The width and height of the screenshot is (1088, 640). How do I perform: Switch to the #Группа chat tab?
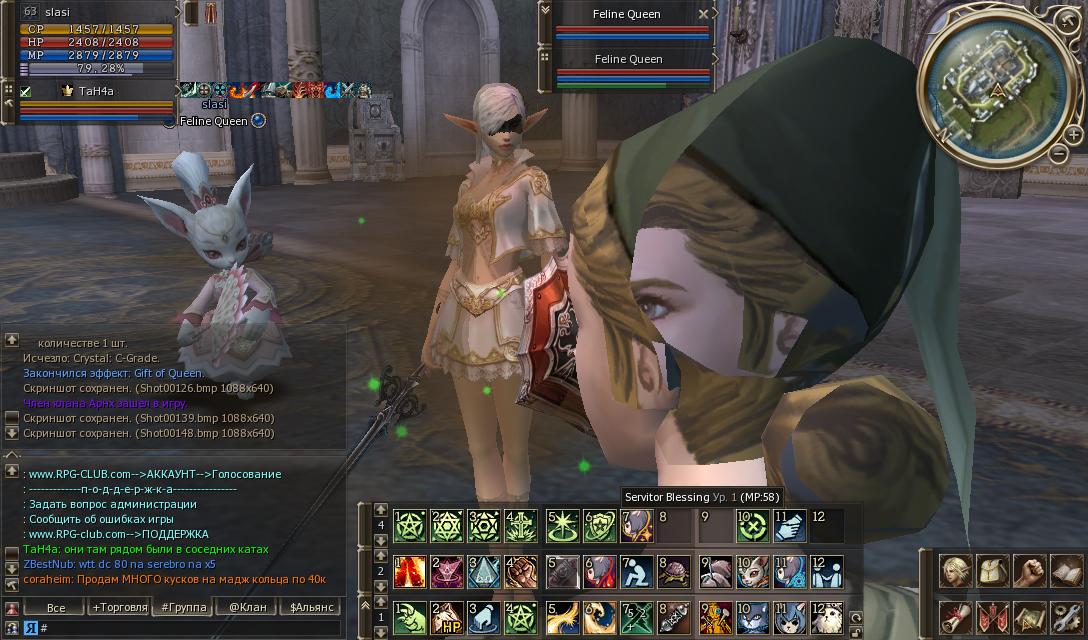click(182, 607)
